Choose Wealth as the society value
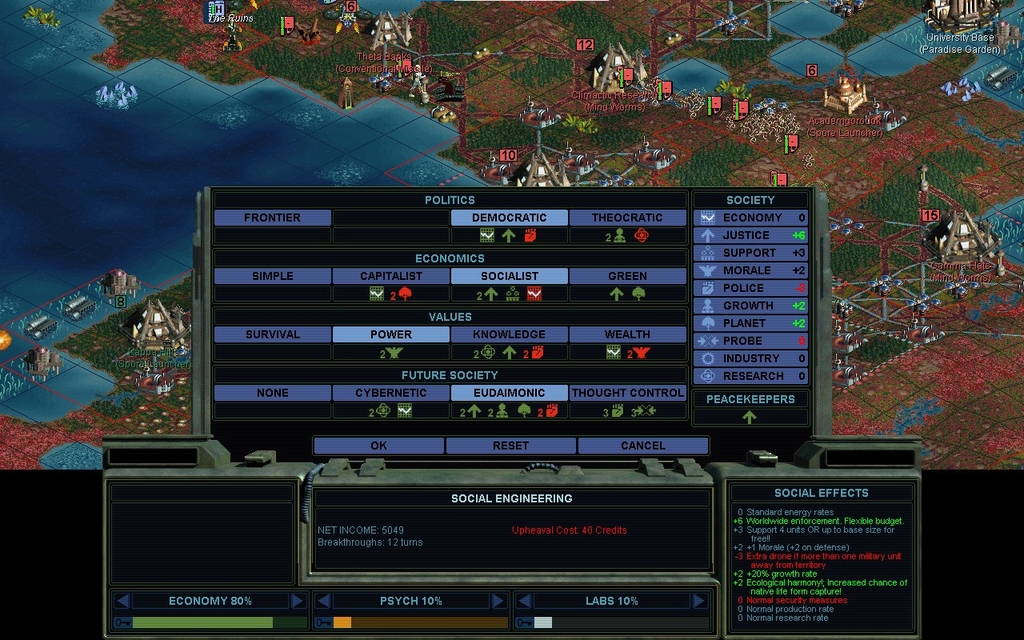 (627, 335)
